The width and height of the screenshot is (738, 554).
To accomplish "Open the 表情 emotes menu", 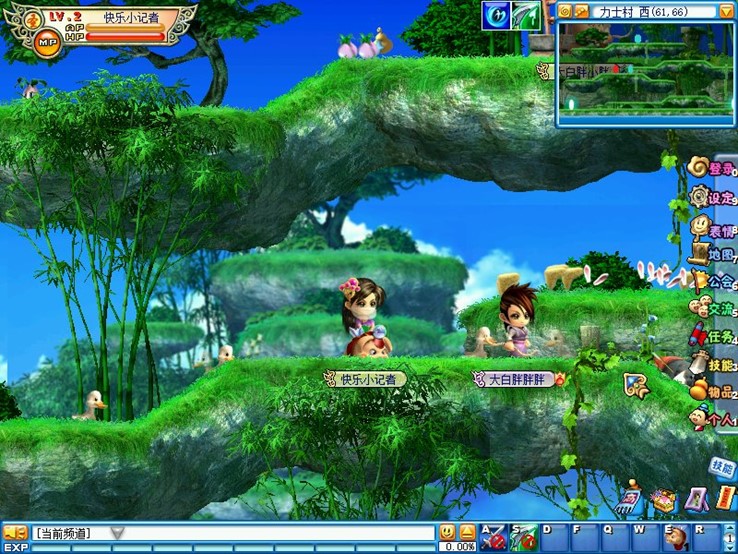I will tap(713, 226).
